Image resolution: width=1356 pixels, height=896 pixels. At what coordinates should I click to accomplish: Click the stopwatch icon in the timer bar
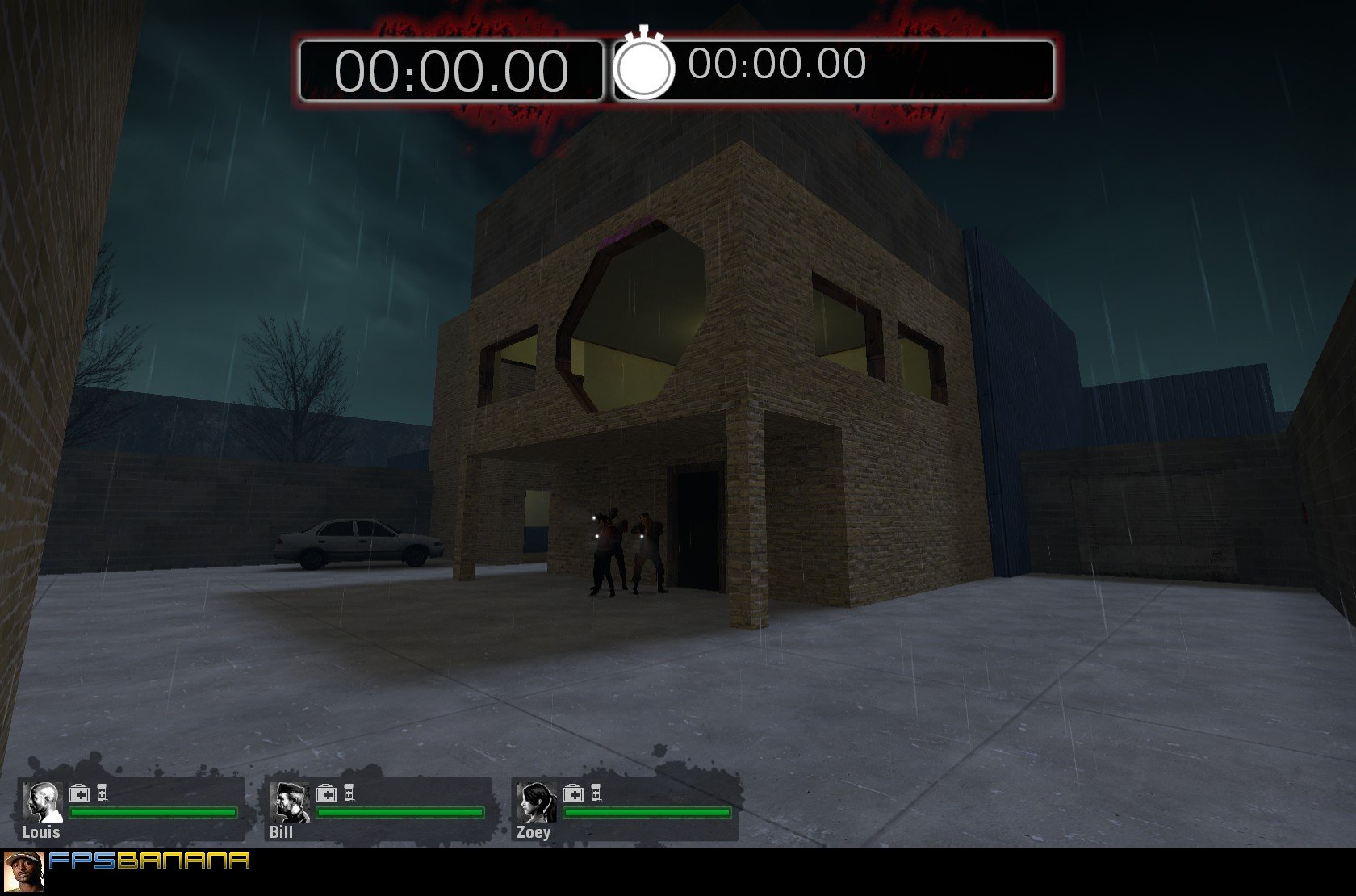tap(644, 69)
